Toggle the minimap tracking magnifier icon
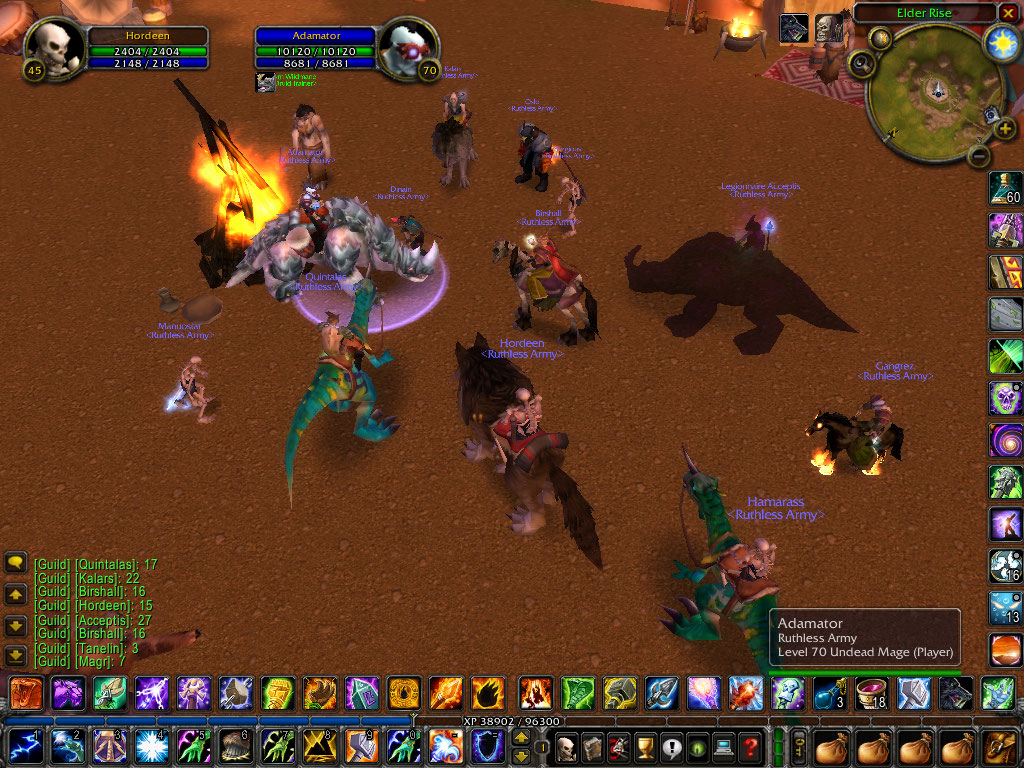 860,64
